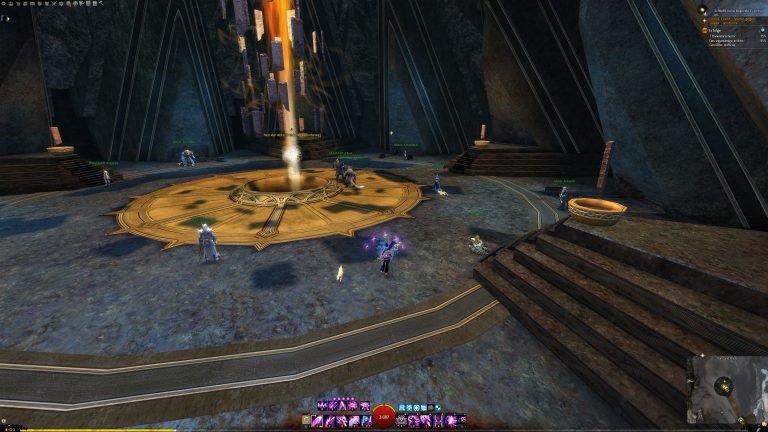This screenshot has height=432, width=768.
Task: Click the minimap
Action: coord(726,388)
